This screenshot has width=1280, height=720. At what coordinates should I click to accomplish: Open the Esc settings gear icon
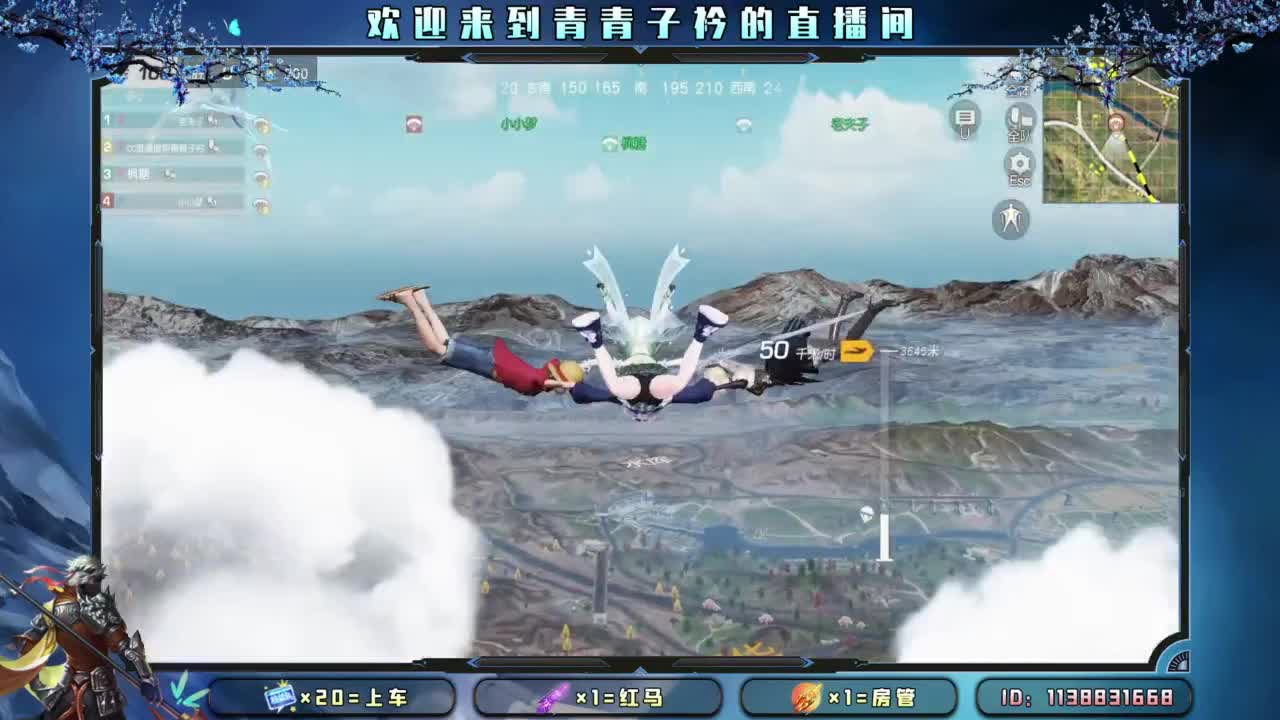pyautogui.click(x=1019, y=163)
